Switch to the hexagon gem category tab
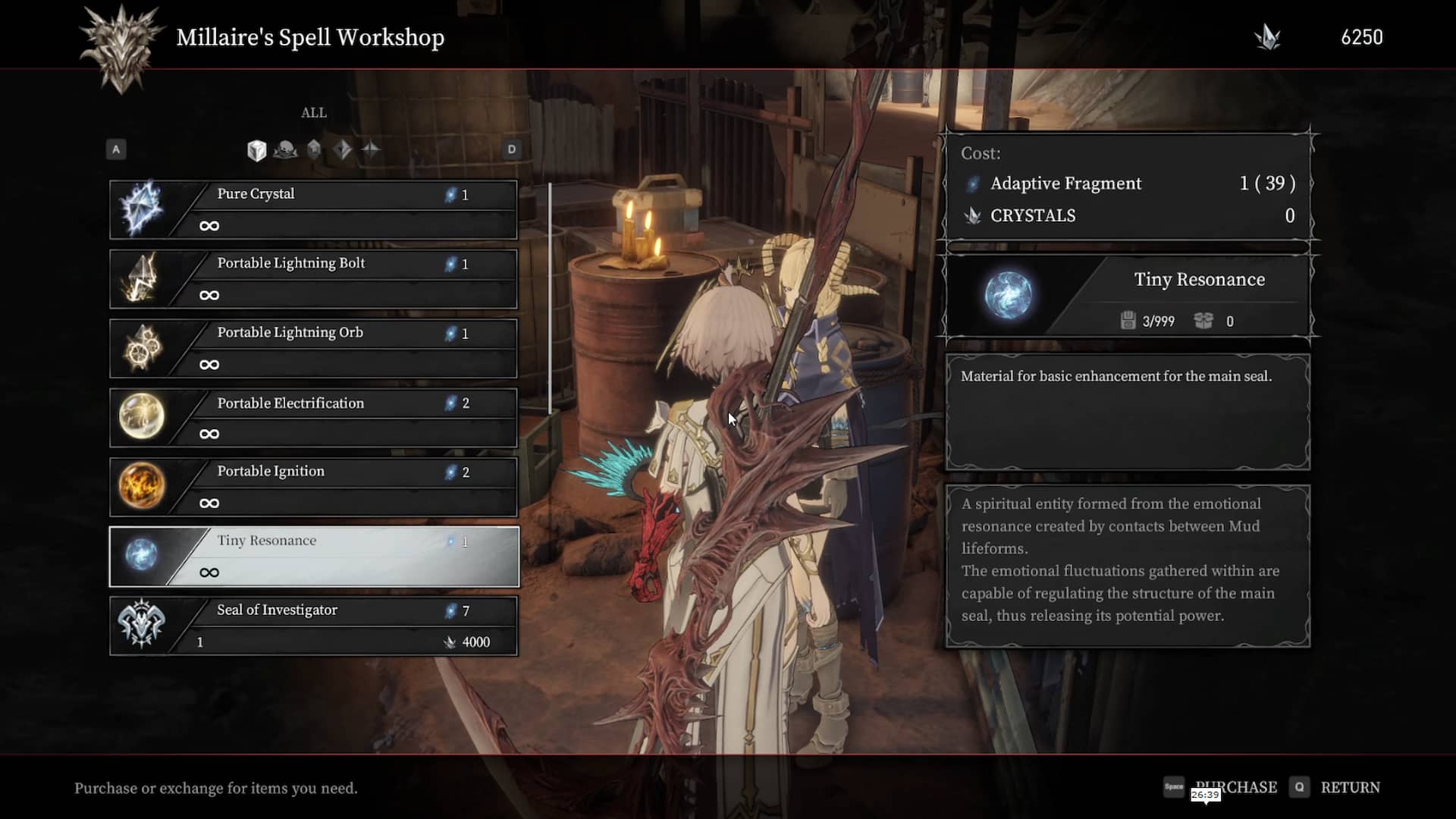 pos(314,149)
